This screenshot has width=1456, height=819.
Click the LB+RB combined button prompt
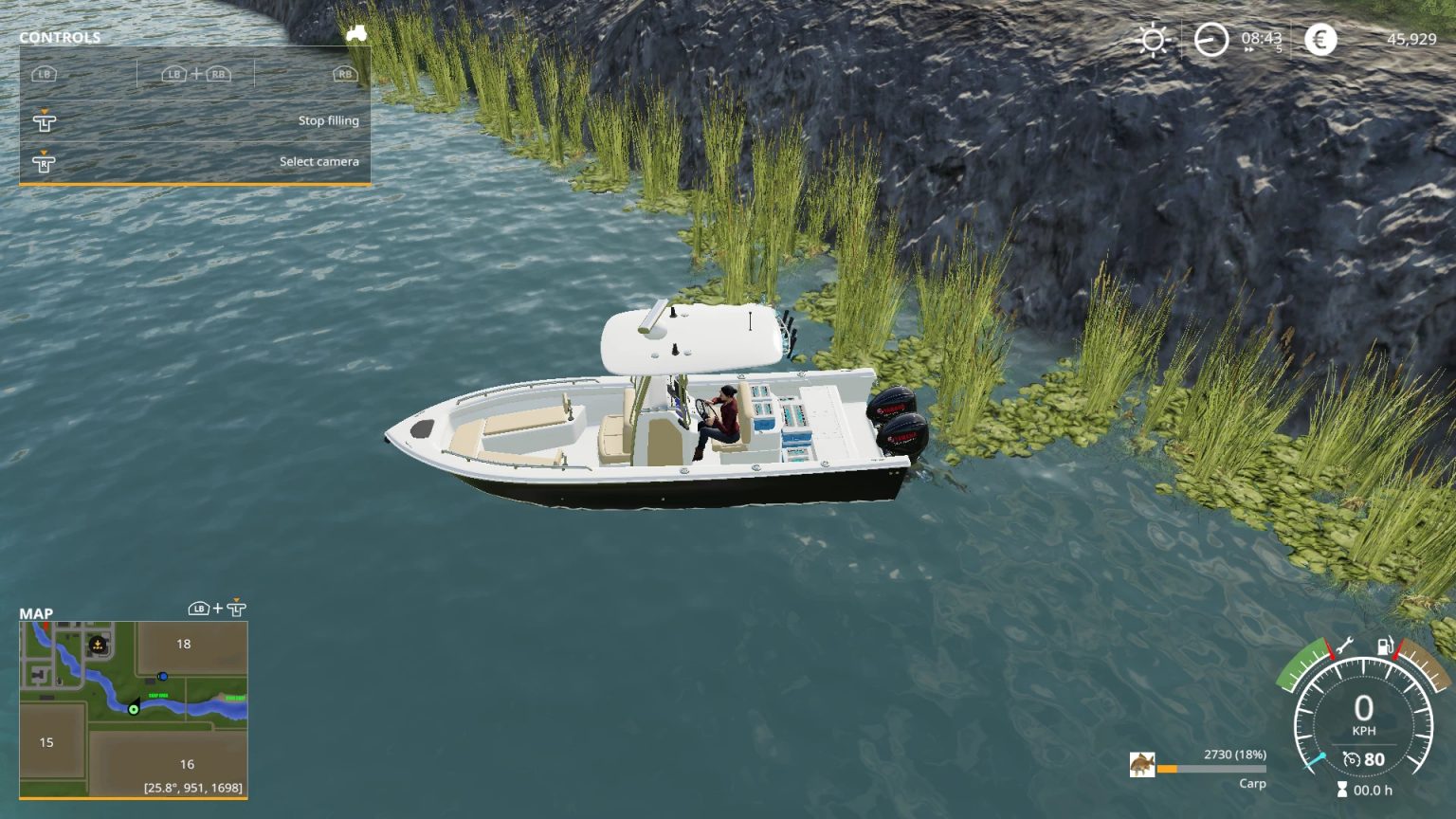pyautogui.click(x=194, y=72)
